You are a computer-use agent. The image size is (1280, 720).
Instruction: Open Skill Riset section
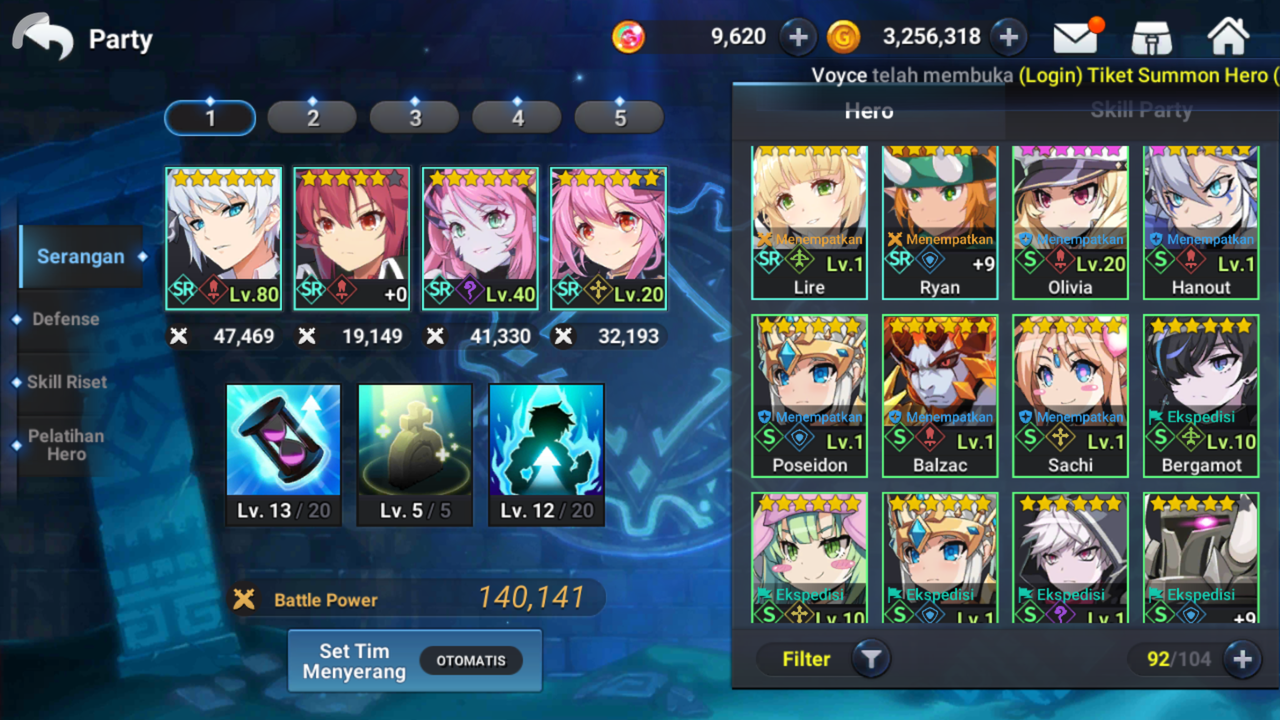(67, 382)
